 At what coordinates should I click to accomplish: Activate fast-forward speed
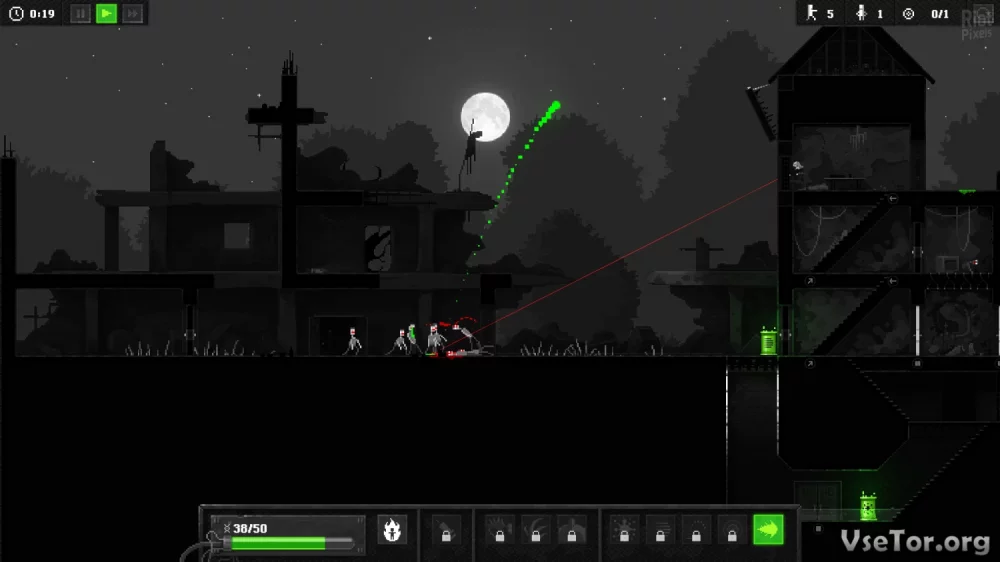[x=132, y=14]
